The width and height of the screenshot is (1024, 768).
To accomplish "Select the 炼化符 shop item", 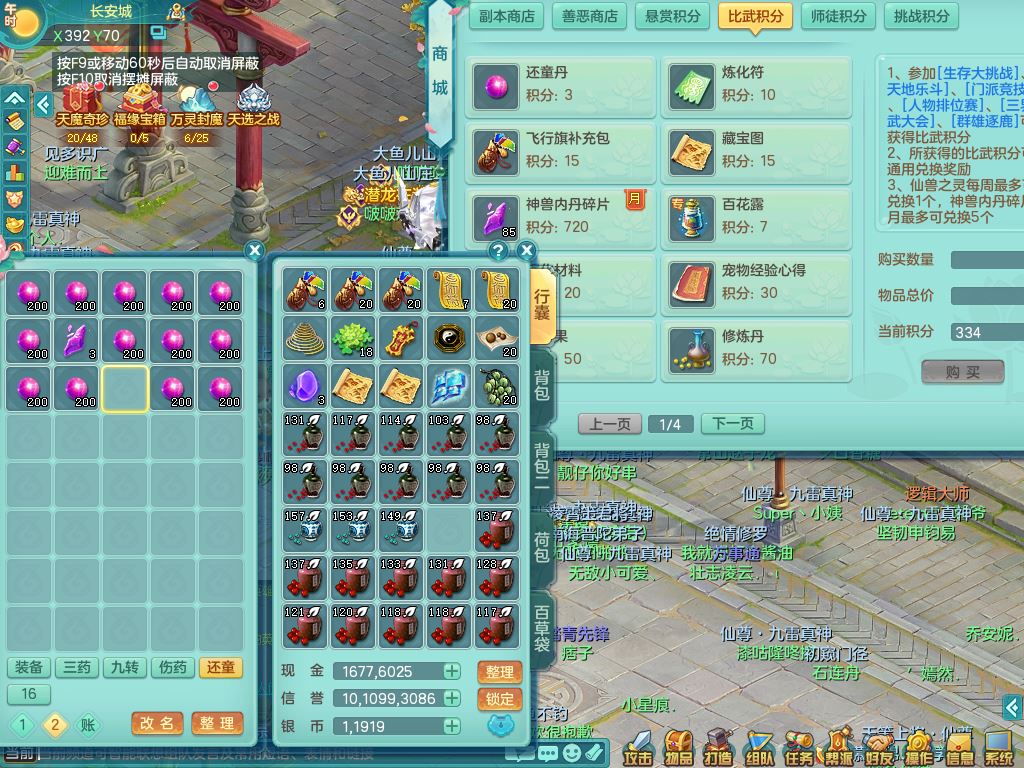I will click(x=756, y=84).
